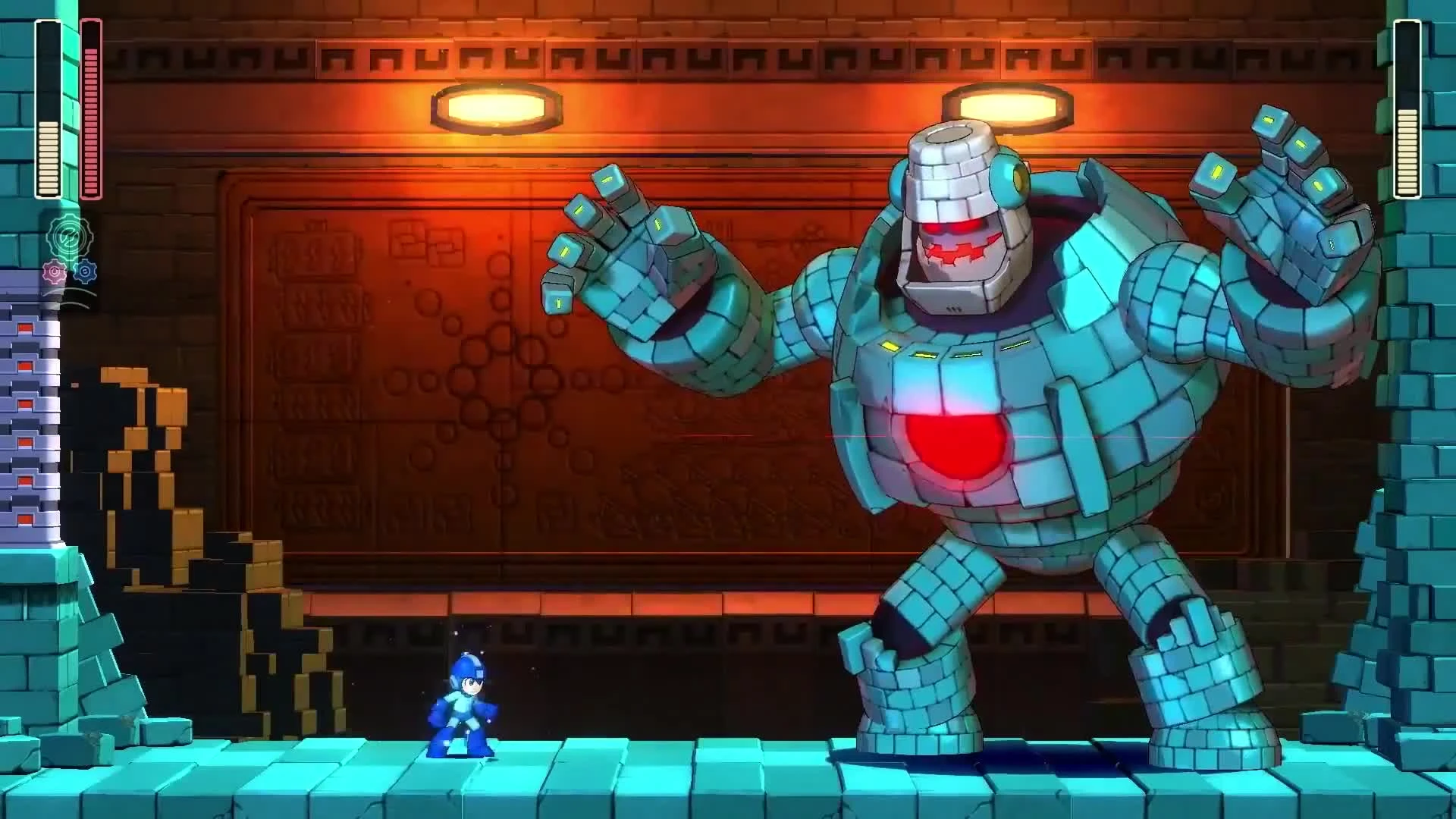Select the large Double Gear icon
The height and width of the screenshot is (819, 1456).
click(x=71, y=236)
